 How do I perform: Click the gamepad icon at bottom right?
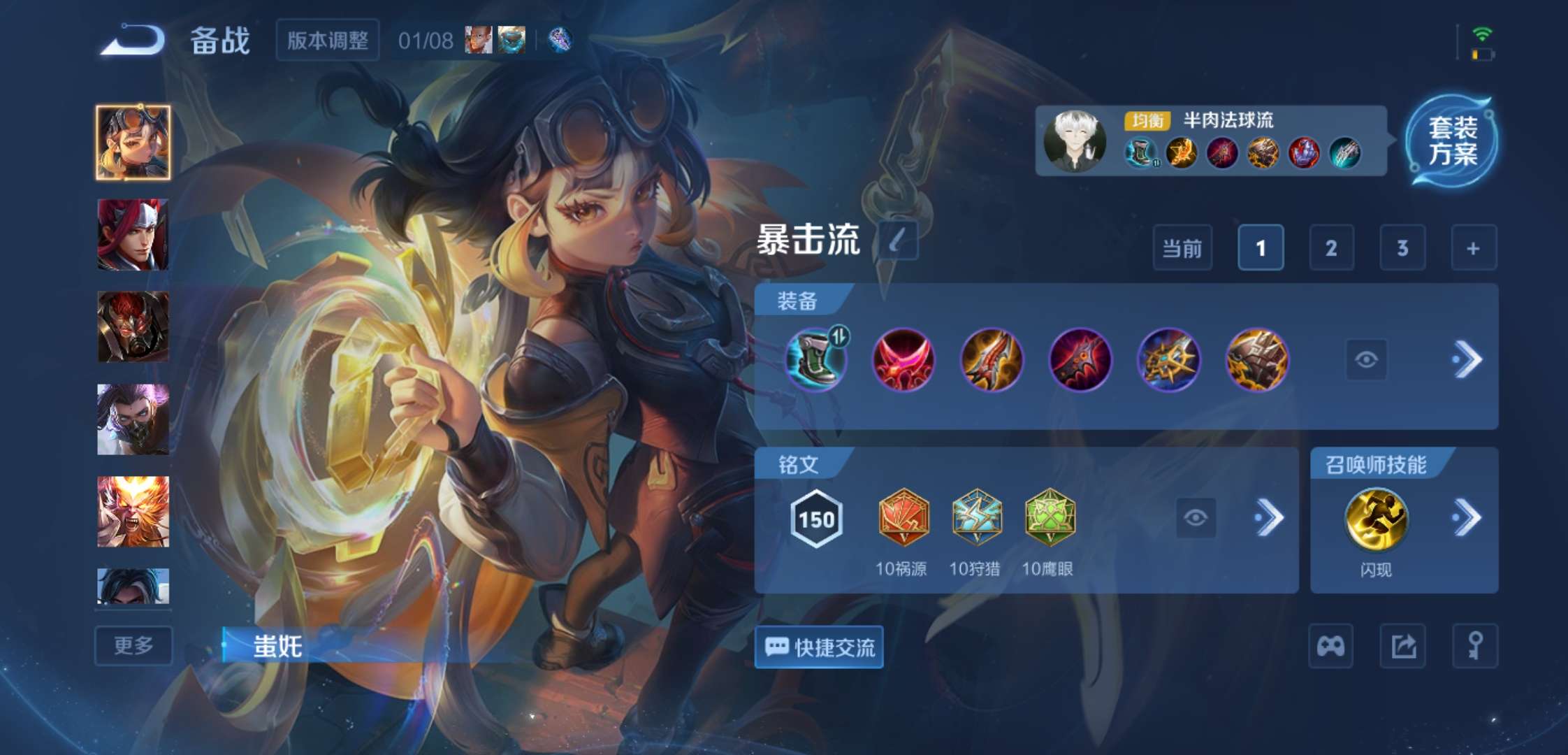click(x=1331, y=647)
